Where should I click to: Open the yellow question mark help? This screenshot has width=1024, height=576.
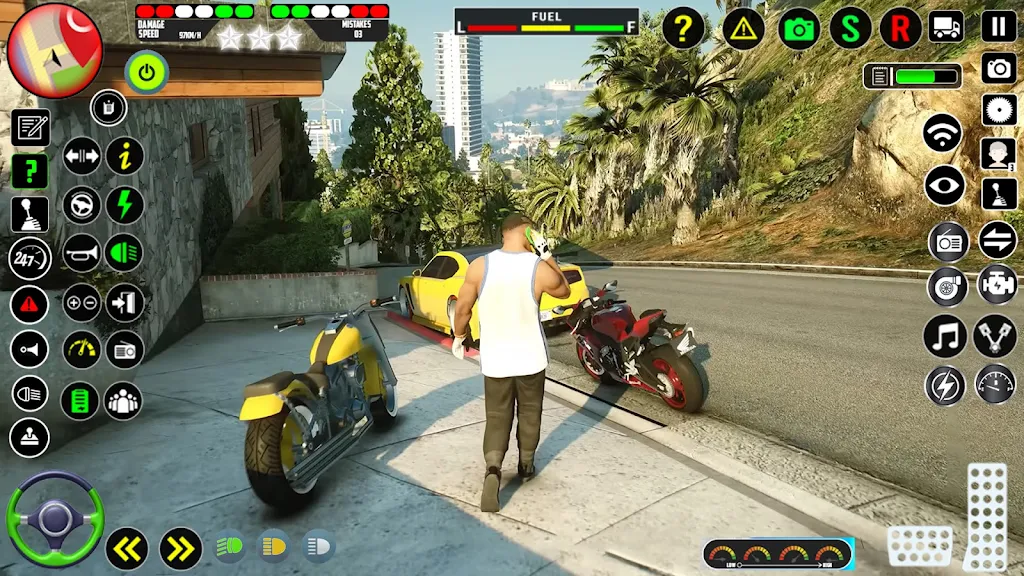[x=683, y=28]
